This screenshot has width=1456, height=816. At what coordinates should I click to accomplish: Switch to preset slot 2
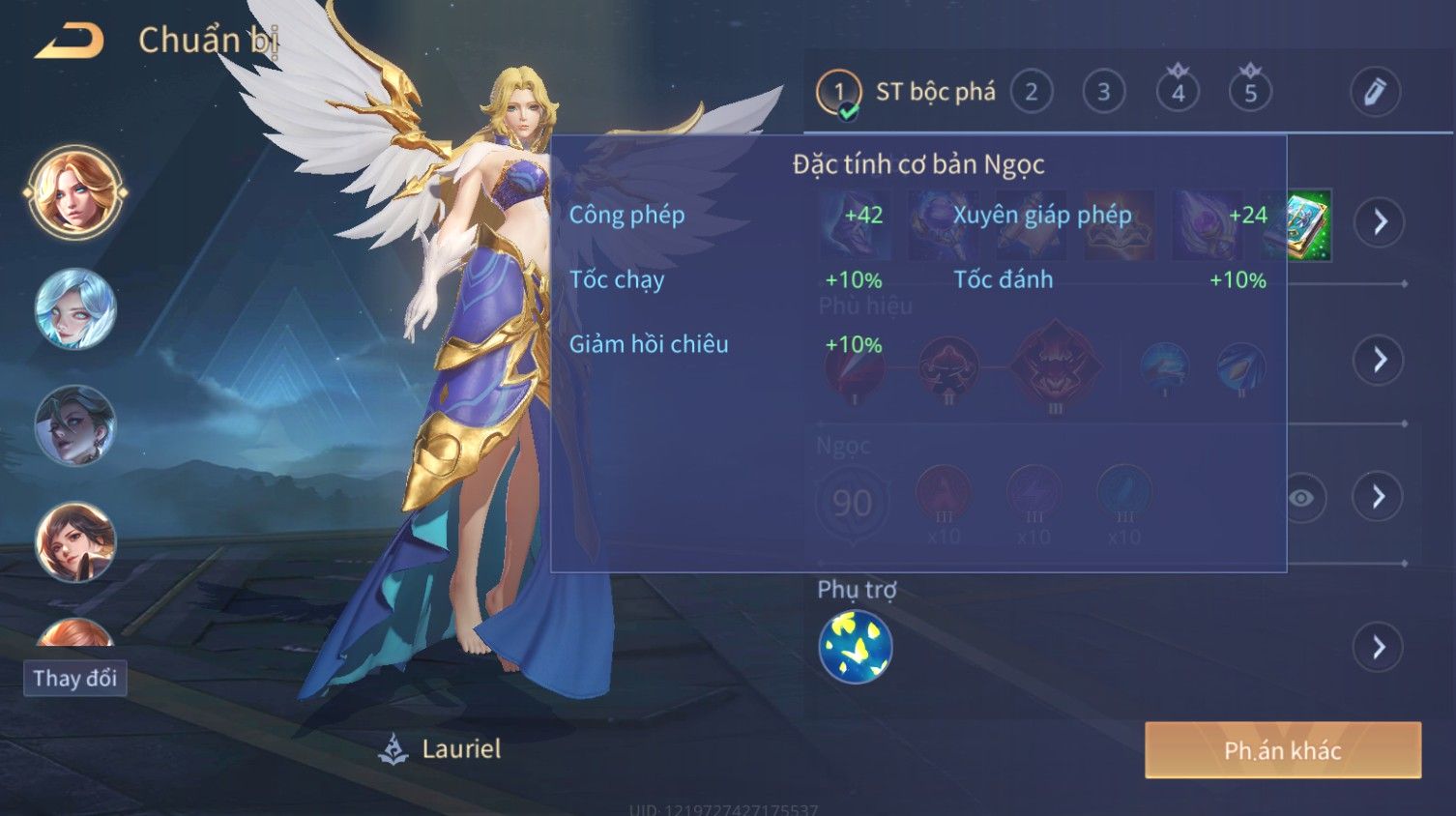1032,93
